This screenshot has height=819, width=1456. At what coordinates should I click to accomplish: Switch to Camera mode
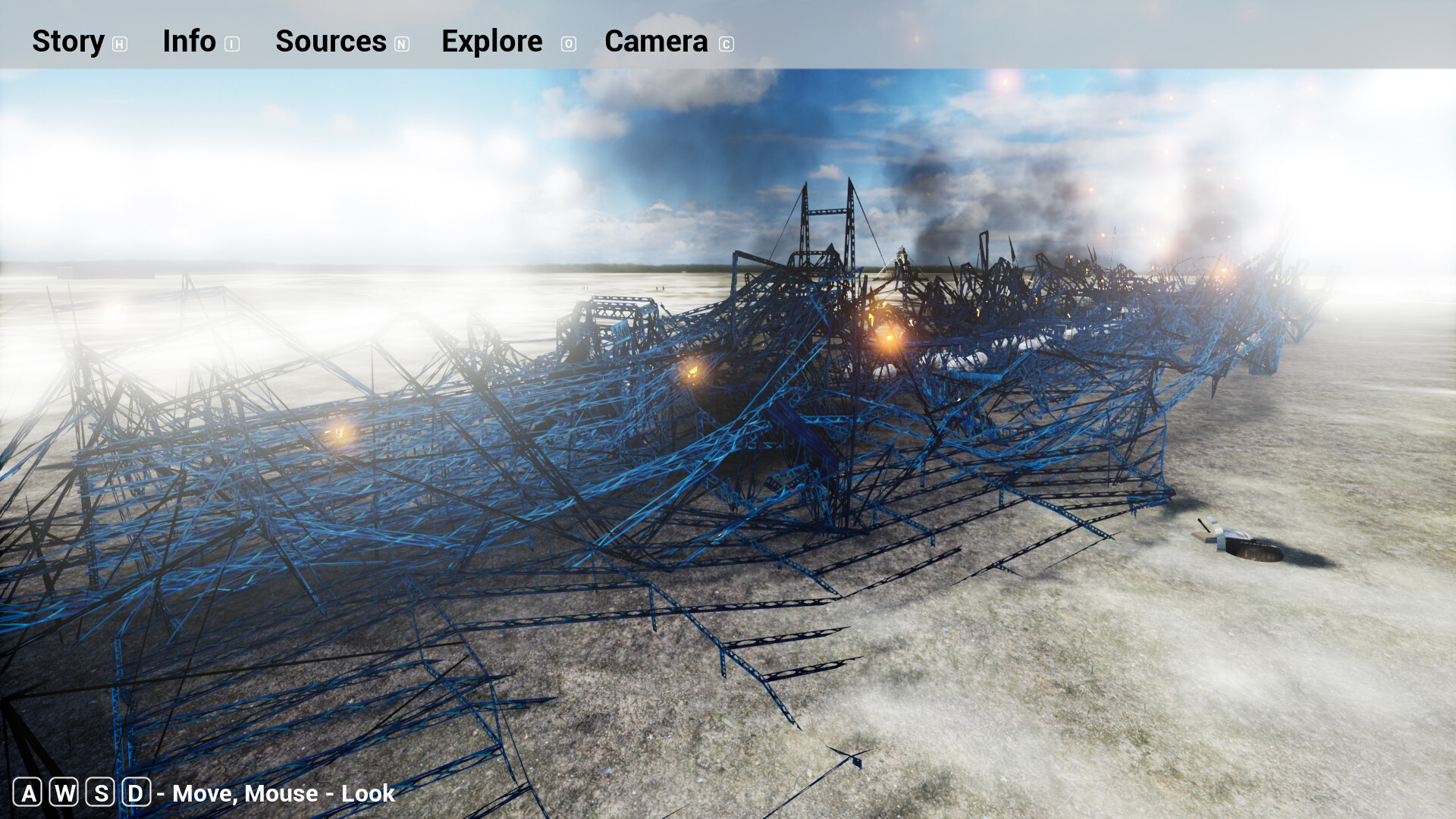coord(655,42)
